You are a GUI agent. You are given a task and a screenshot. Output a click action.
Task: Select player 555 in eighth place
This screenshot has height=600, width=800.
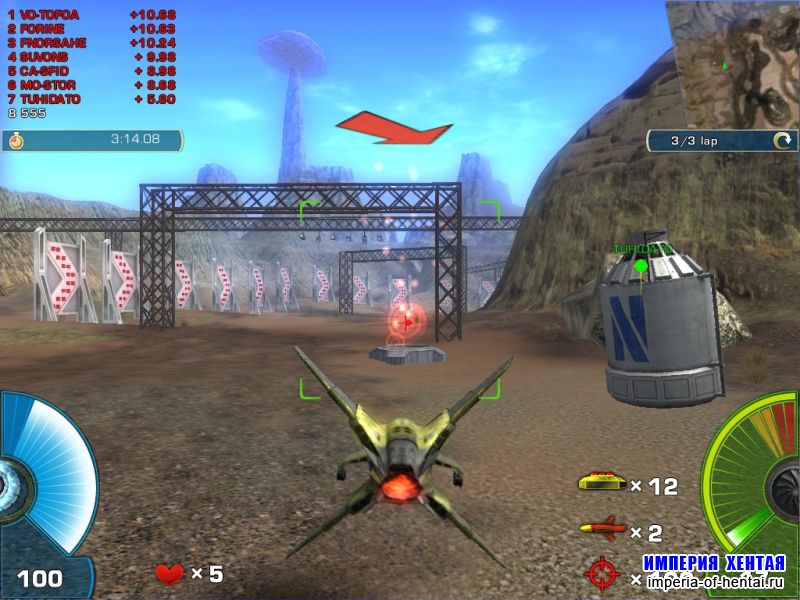click(x=32, y=113)
